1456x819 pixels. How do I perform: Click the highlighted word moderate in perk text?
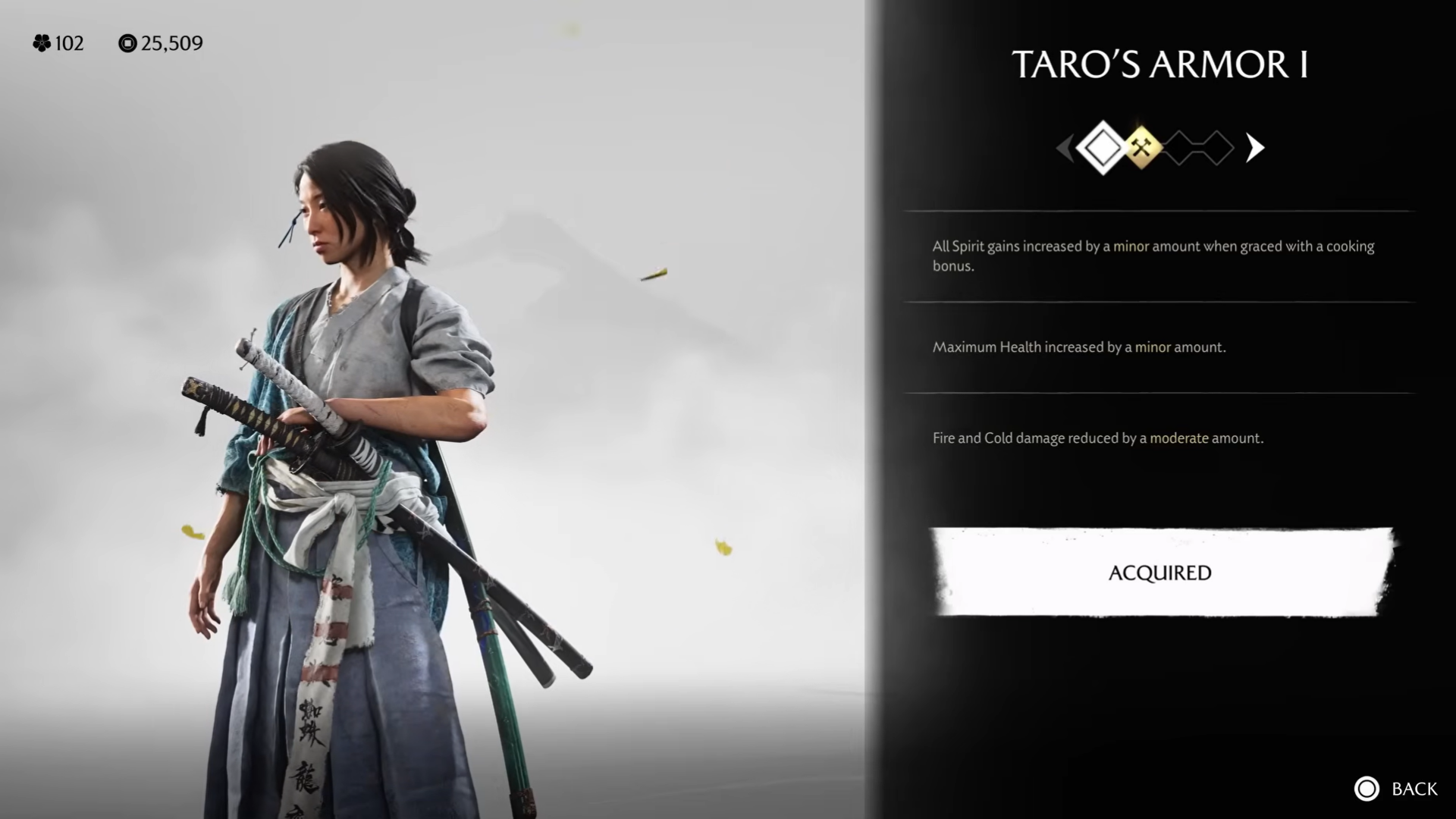point(1180,438)
